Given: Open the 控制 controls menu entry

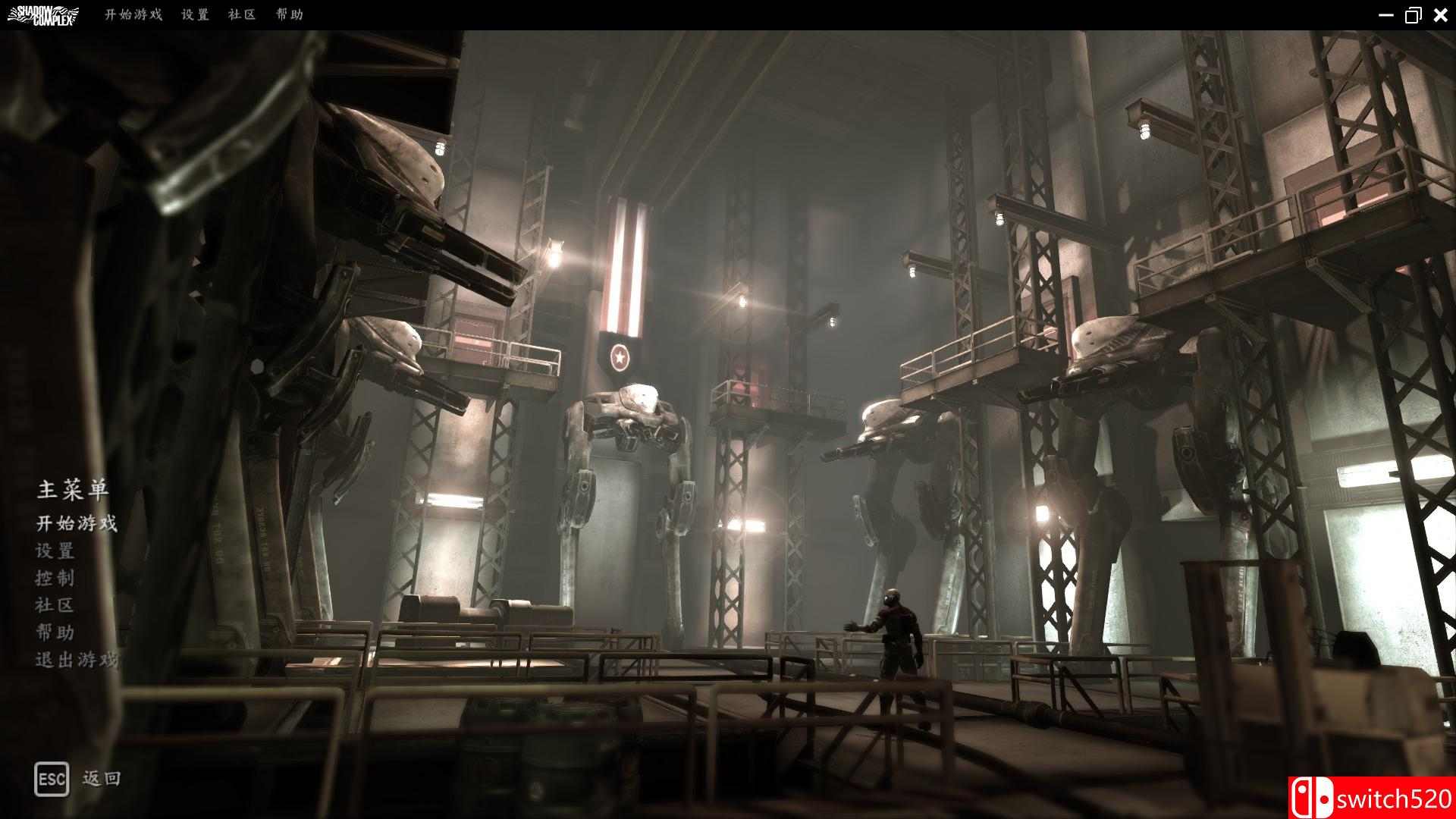Looking at the screenshot, I should [55, 578].
